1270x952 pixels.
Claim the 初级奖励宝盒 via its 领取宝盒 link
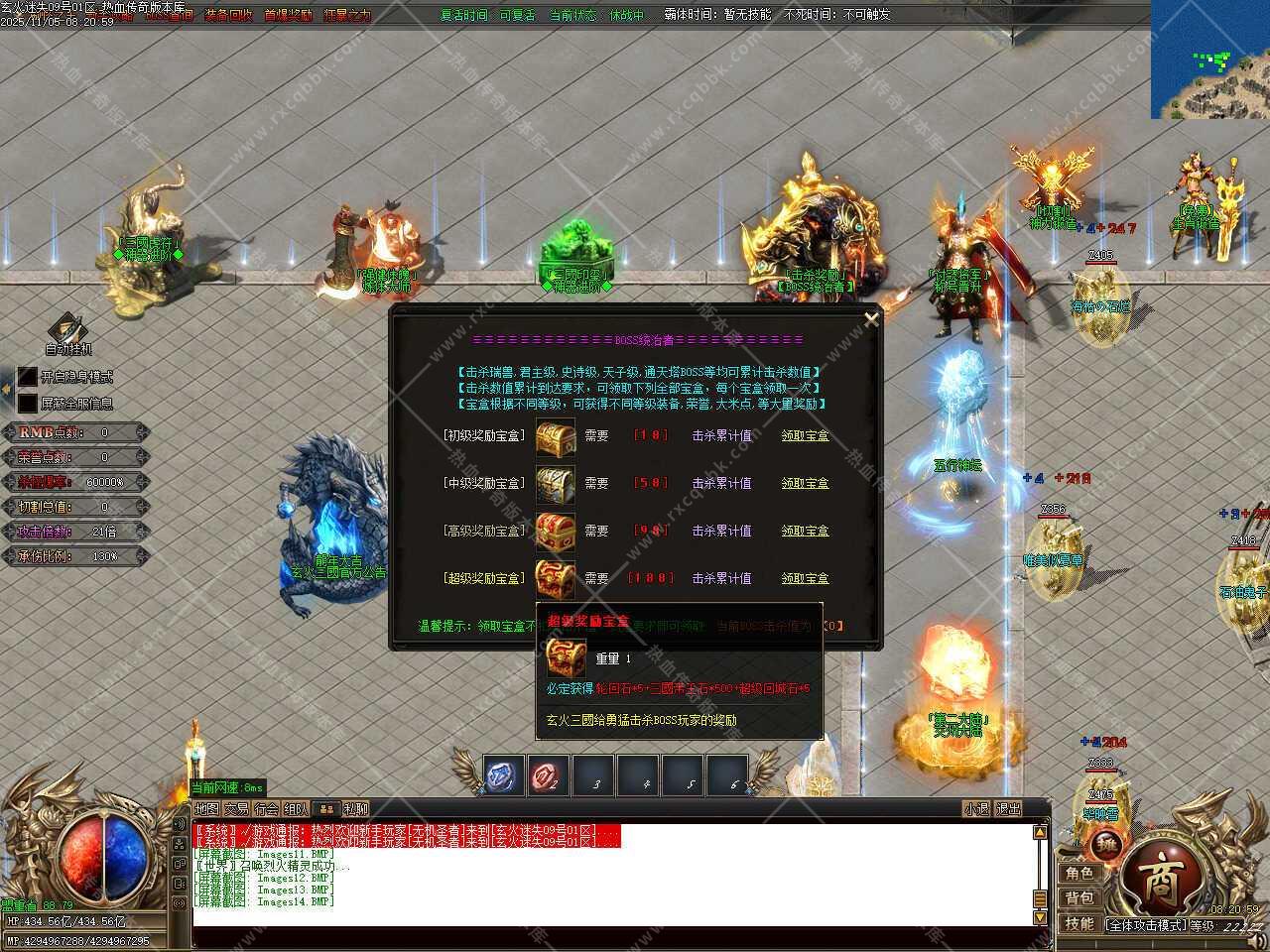coord(805,435)
